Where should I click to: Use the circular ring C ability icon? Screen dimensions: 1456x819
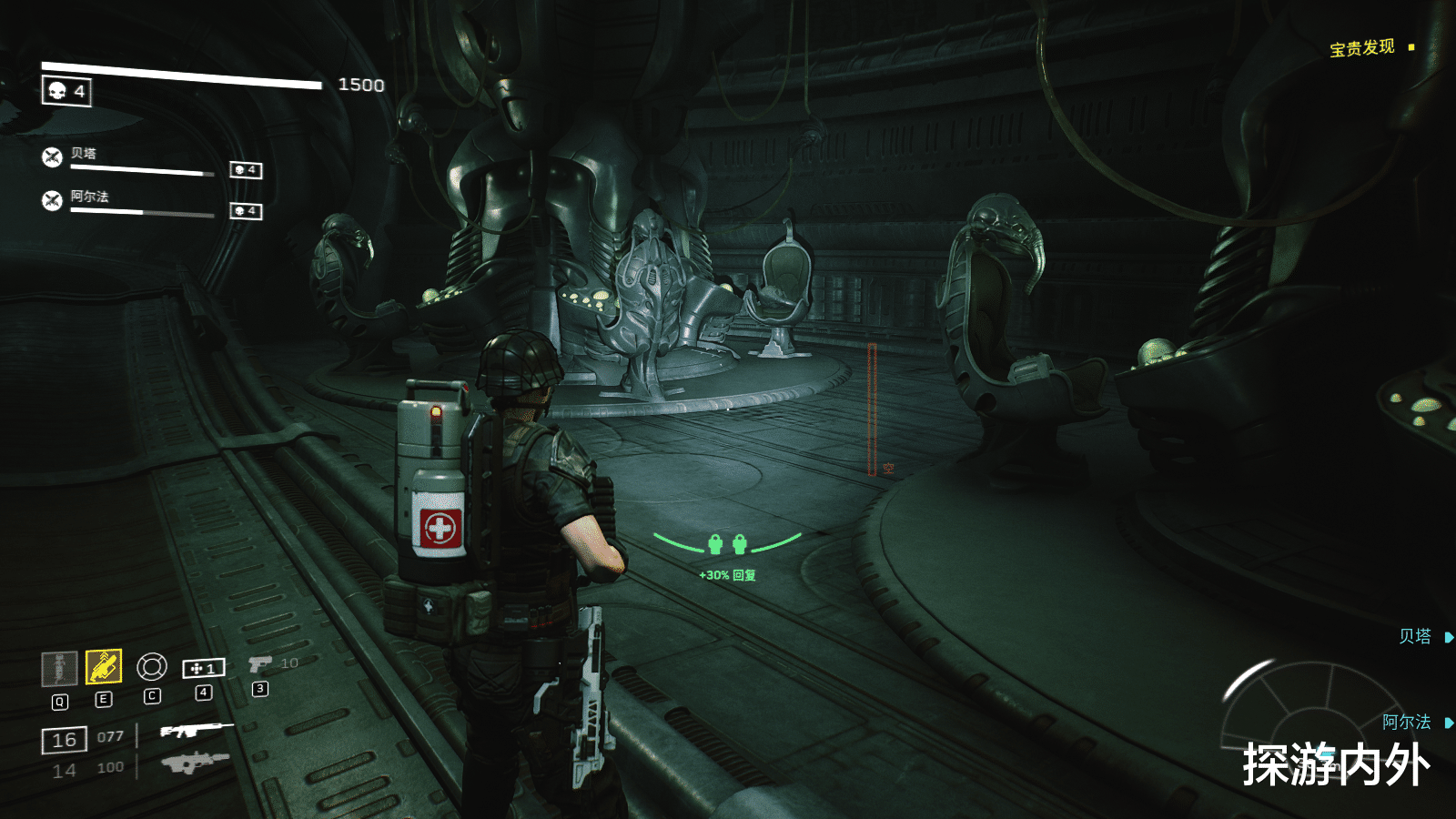tap(152, 667)
